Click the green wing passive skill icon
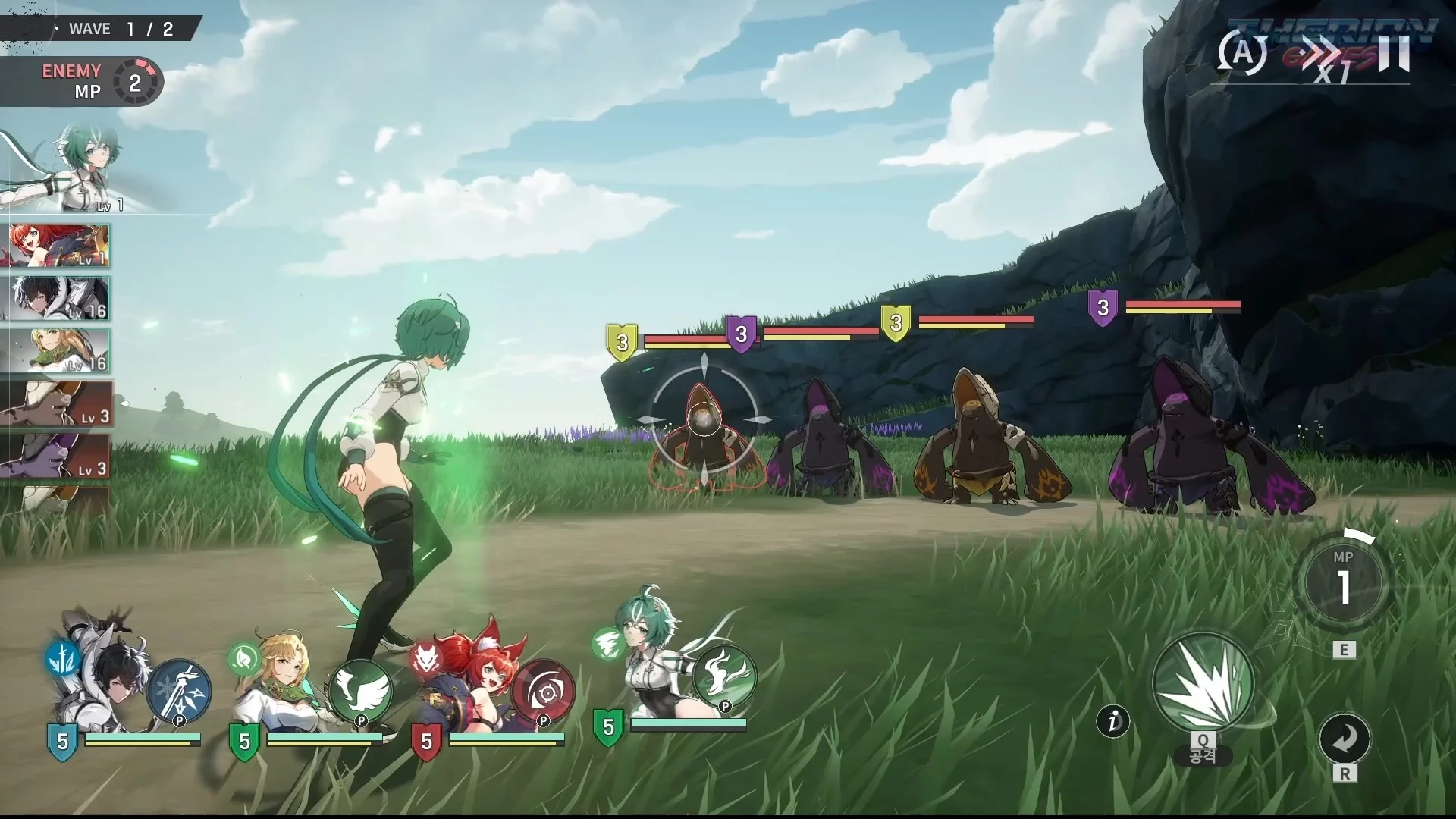1456x819 pixels. coord(361,690)
